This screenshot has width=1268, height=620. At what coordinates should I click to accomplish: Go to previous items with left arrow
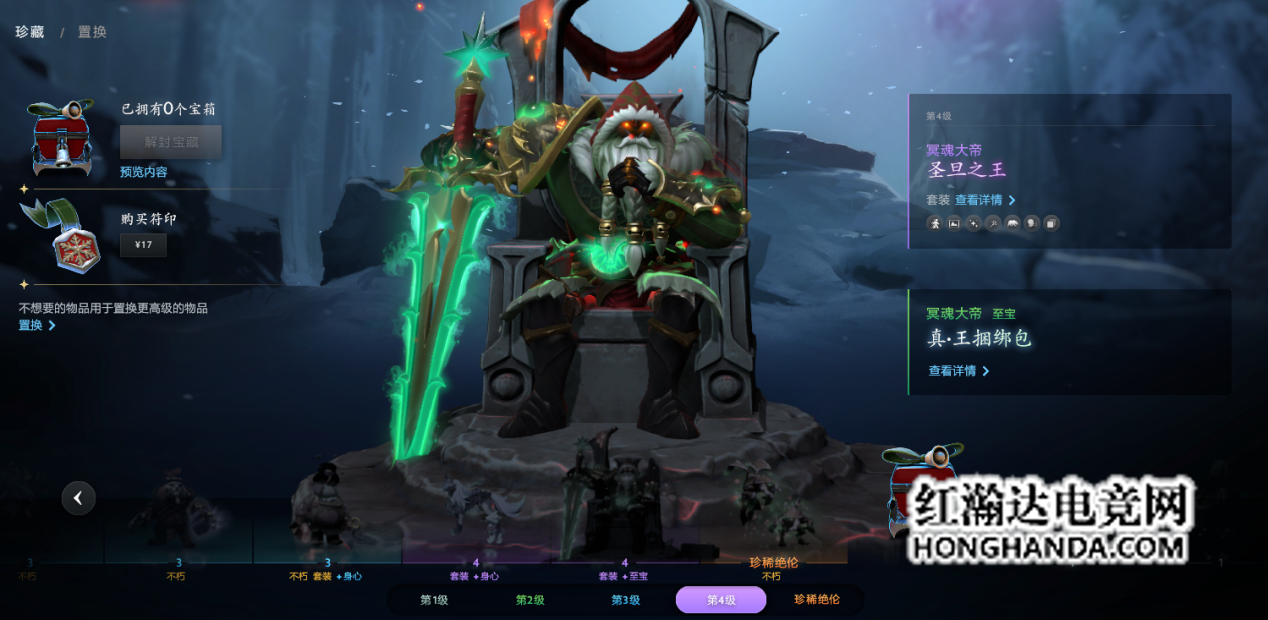pos(78,497)
